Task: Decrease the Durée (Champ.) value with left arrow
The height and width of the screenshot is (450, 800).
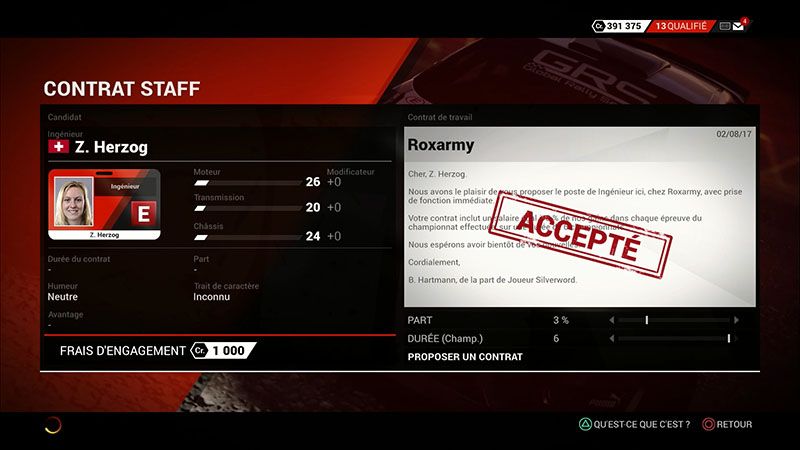Action: click(x=611, y=339)
